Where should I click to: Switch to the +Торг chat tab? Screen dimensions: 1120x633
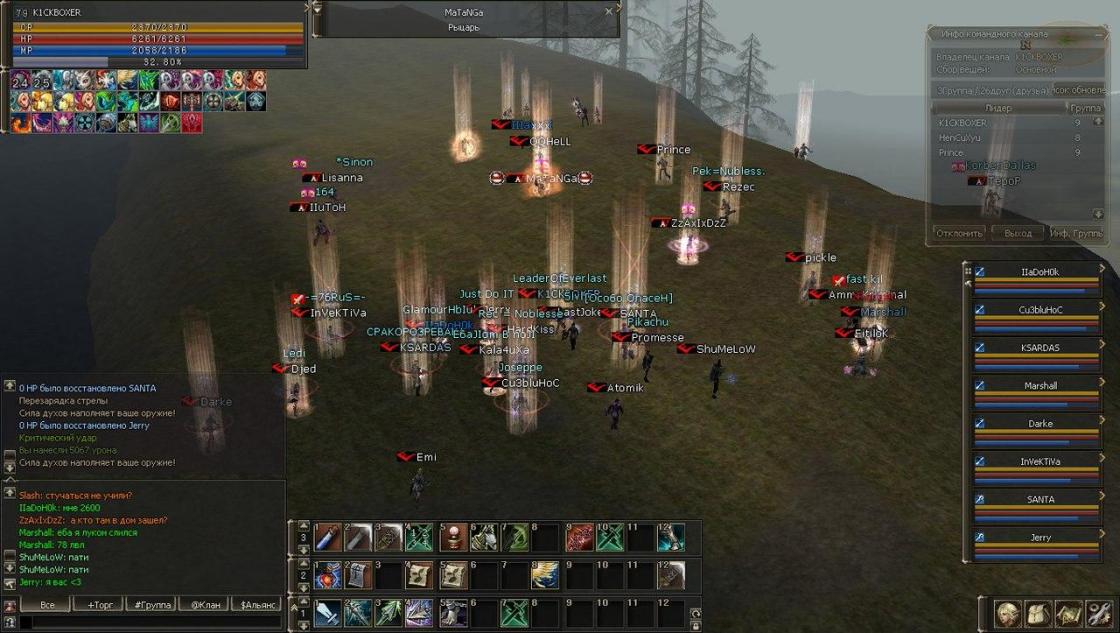coord(103,605)
